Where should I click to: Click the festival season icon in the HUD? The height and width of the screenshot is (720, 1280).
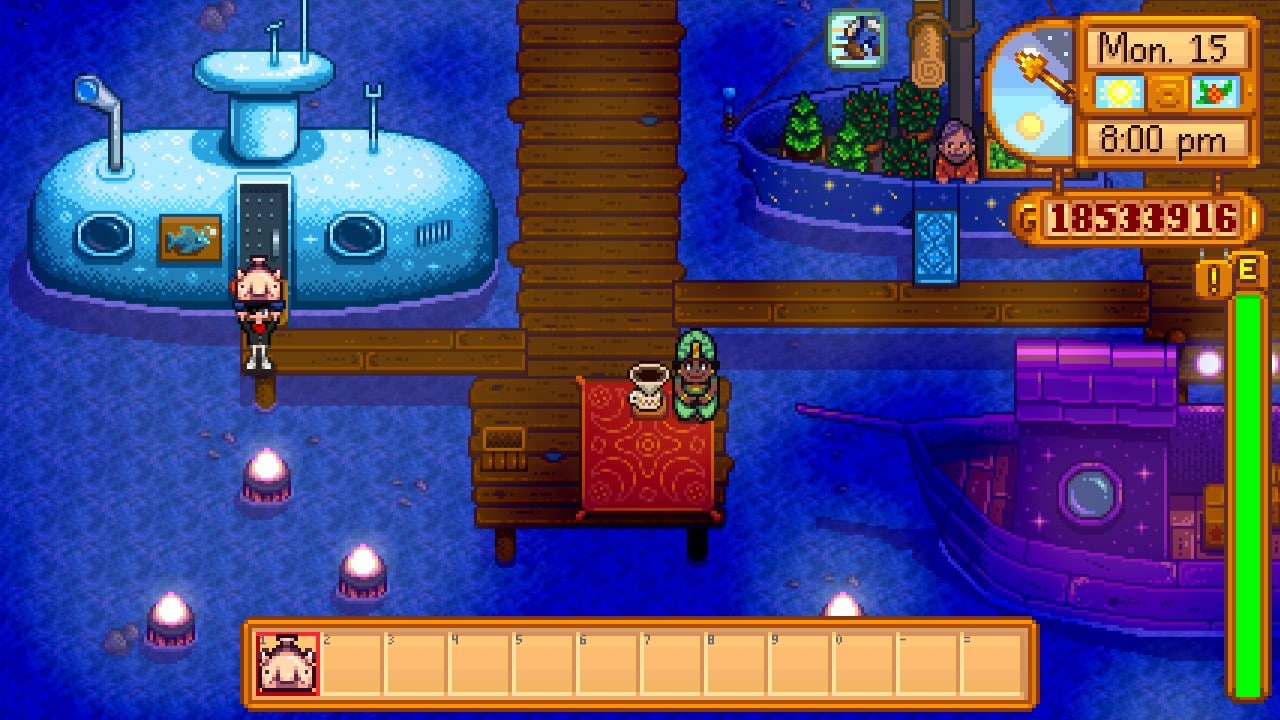pyautogui.click(x=1218, y=90)
